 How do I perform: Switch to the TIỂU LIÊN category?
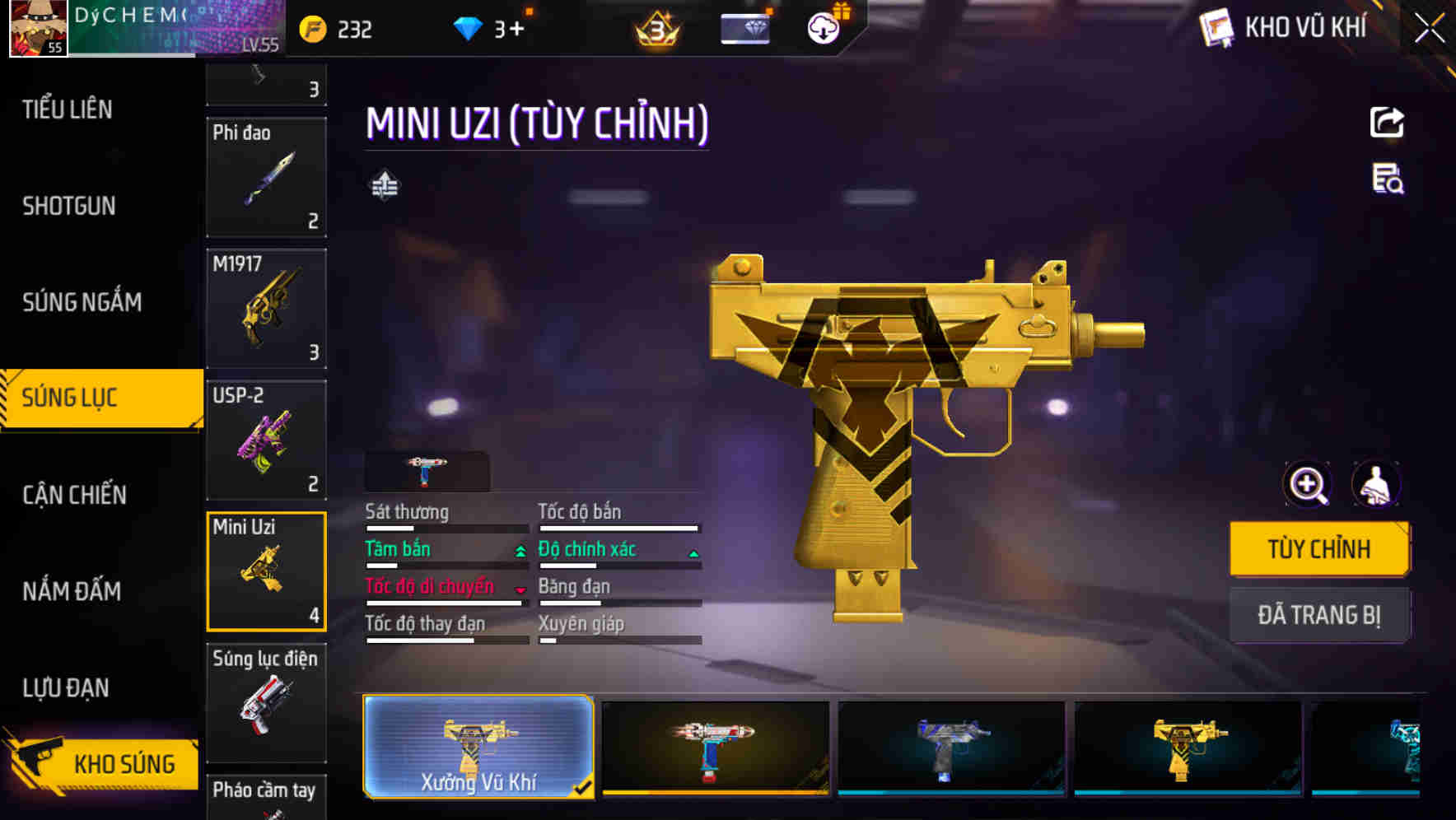coord(68,109)
